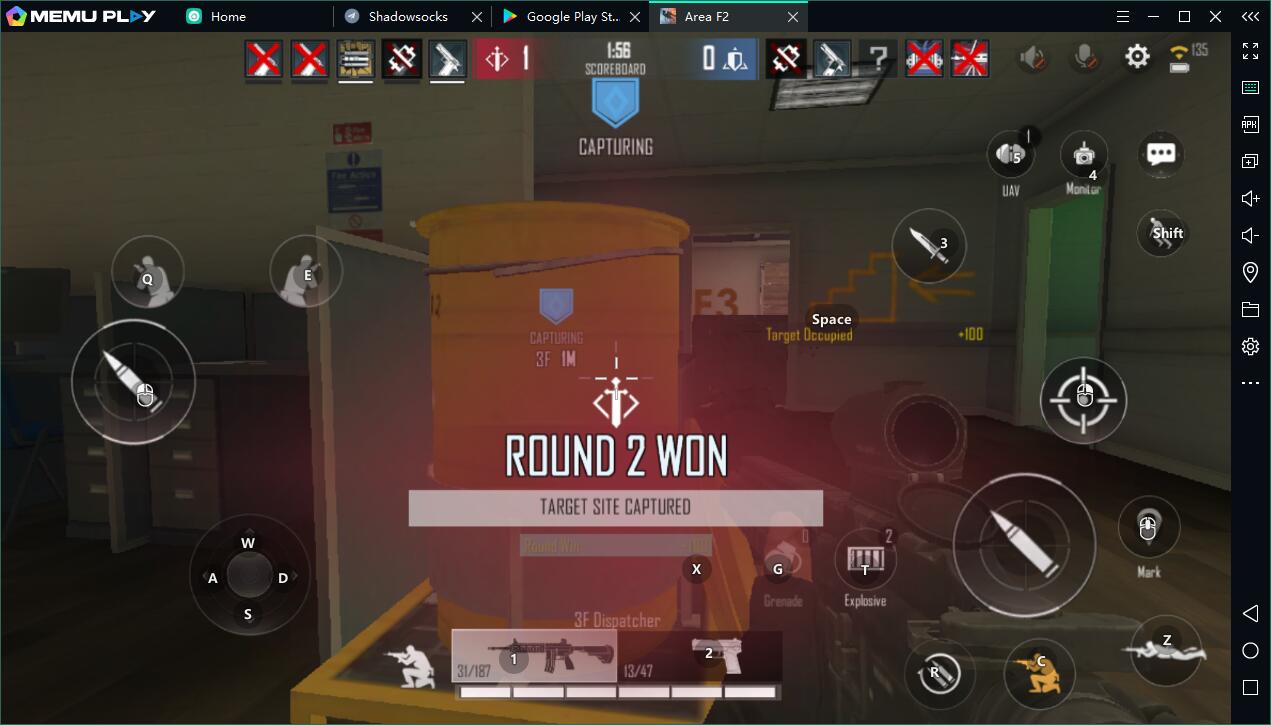
Task: Open the settings gear icon
Action: [x=1137, y=57]
